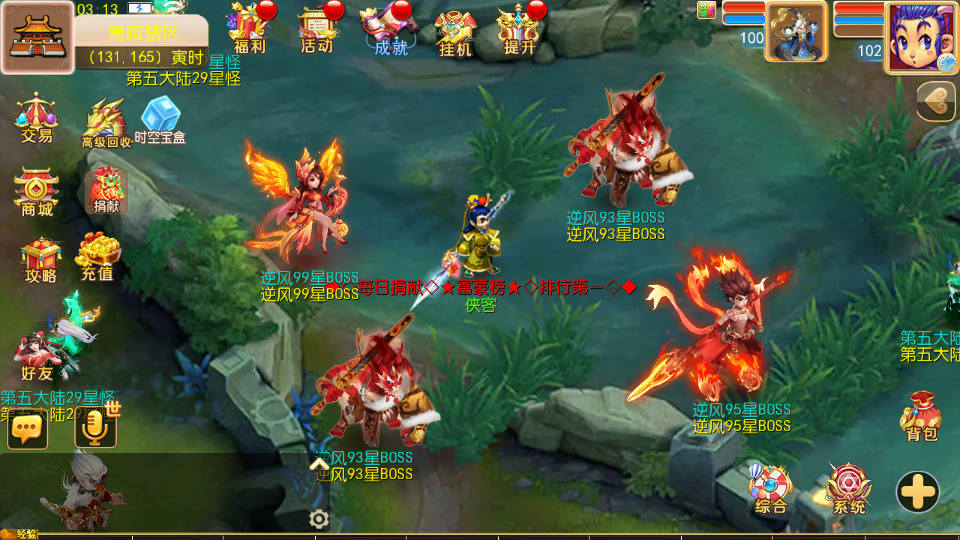
Task: View the 攻略 strategy guide
Action: (x=41, y=260)
